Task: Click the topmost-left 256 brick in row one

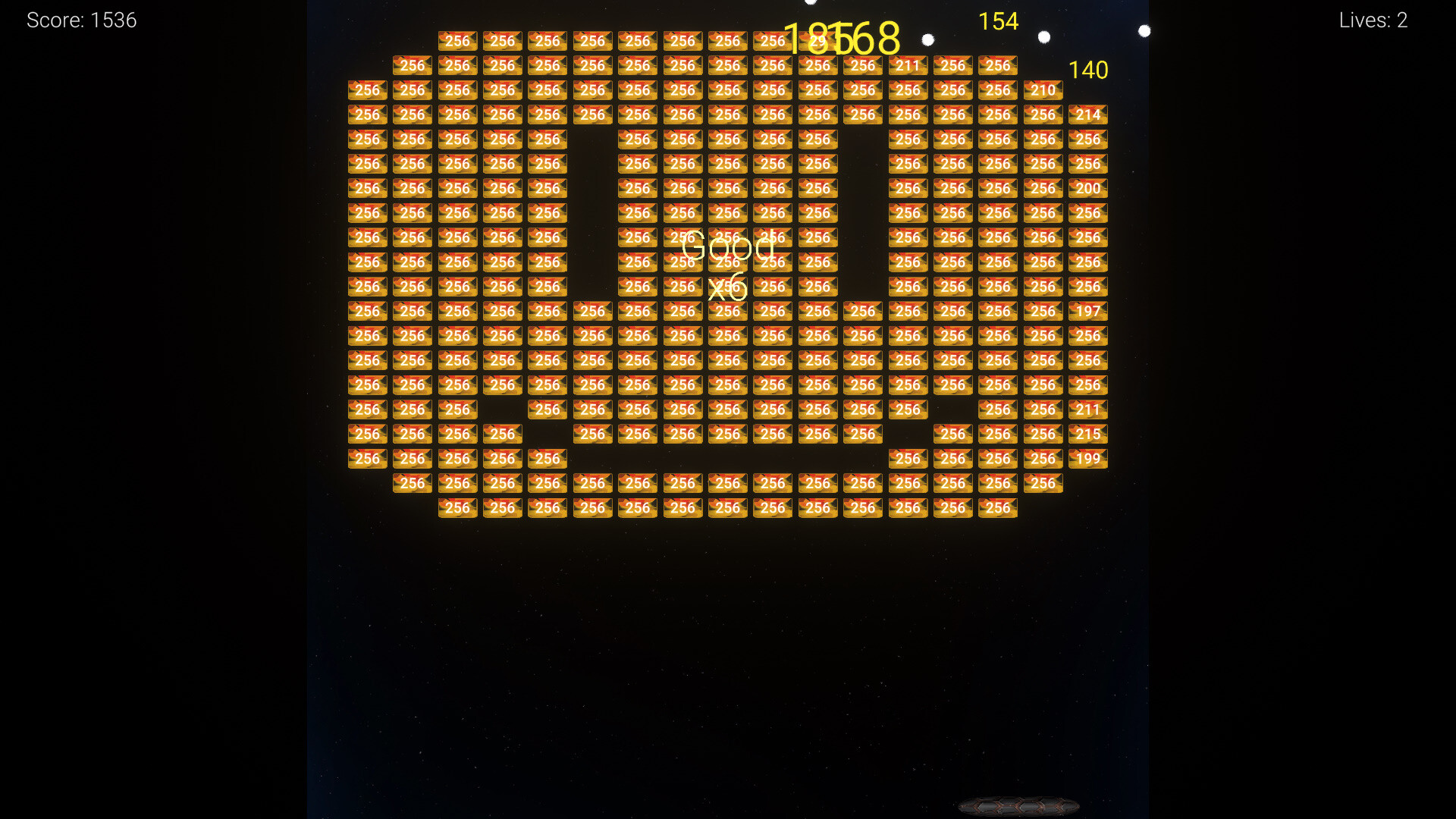Action: coord(457,41)
